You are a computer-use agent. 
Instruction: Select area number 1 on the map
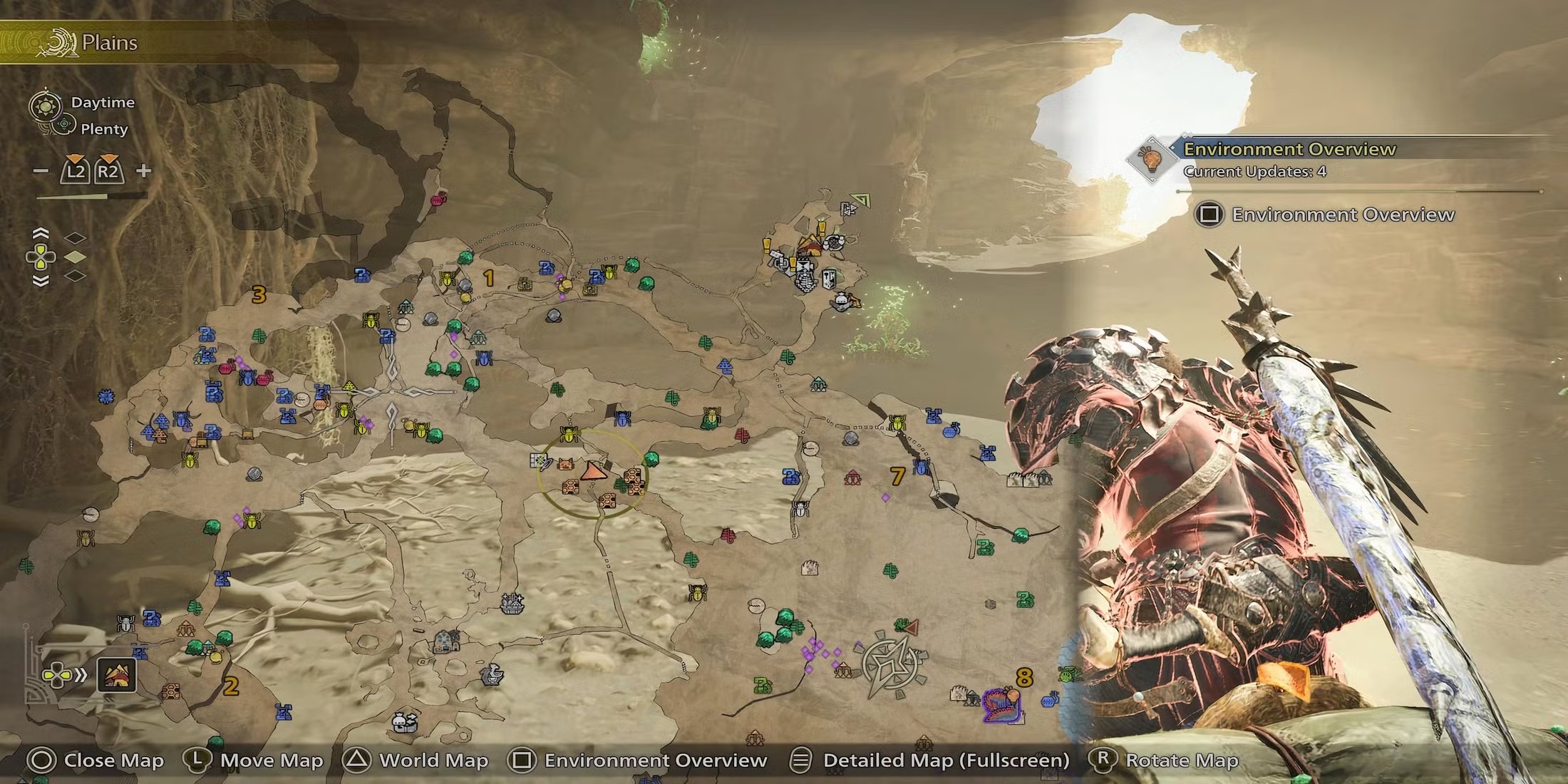coord(489,278)
